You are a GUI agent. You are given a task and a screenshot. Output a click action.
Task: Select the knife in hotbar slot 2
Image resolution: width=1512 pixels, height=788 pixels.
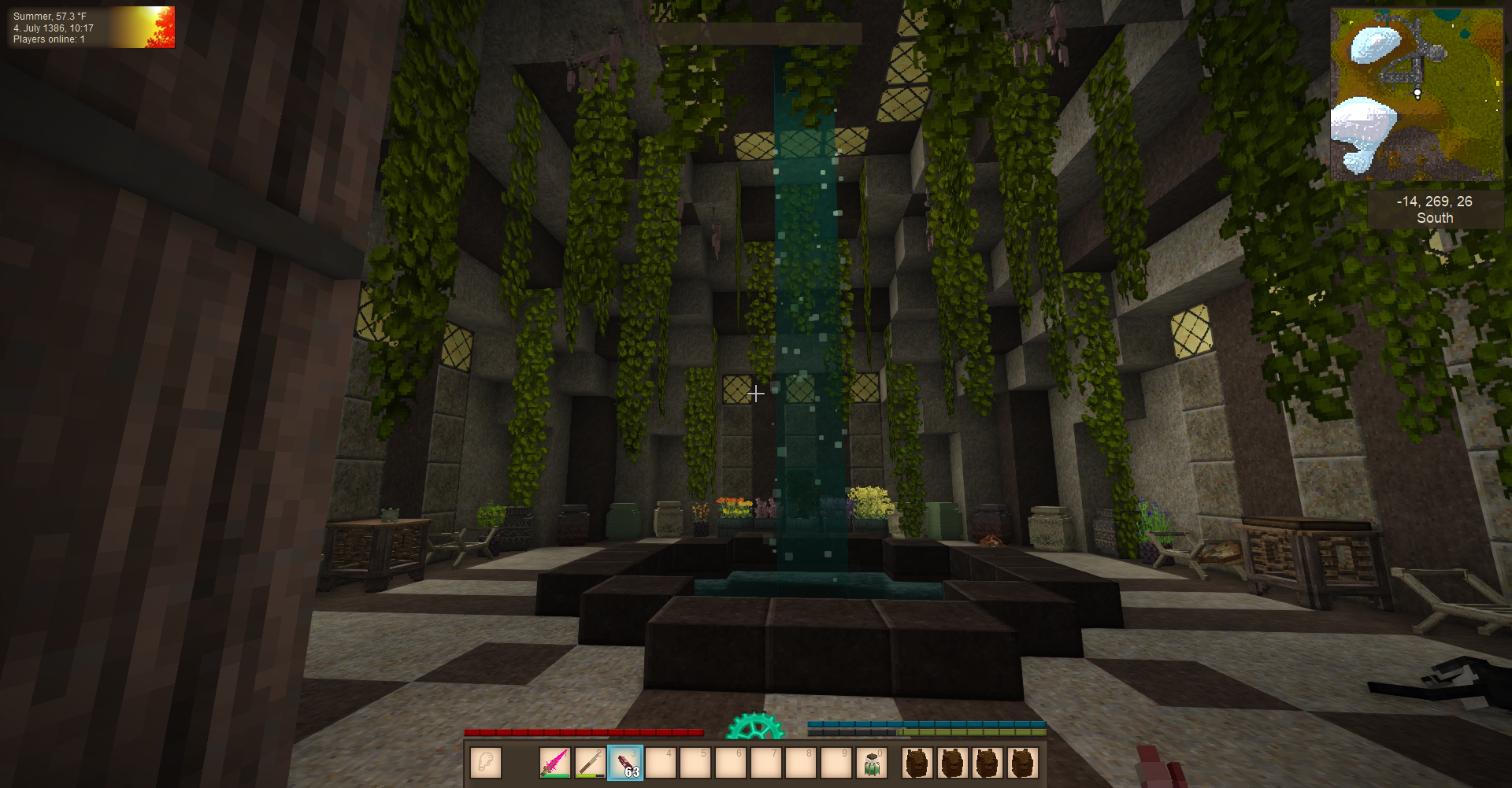590,763
